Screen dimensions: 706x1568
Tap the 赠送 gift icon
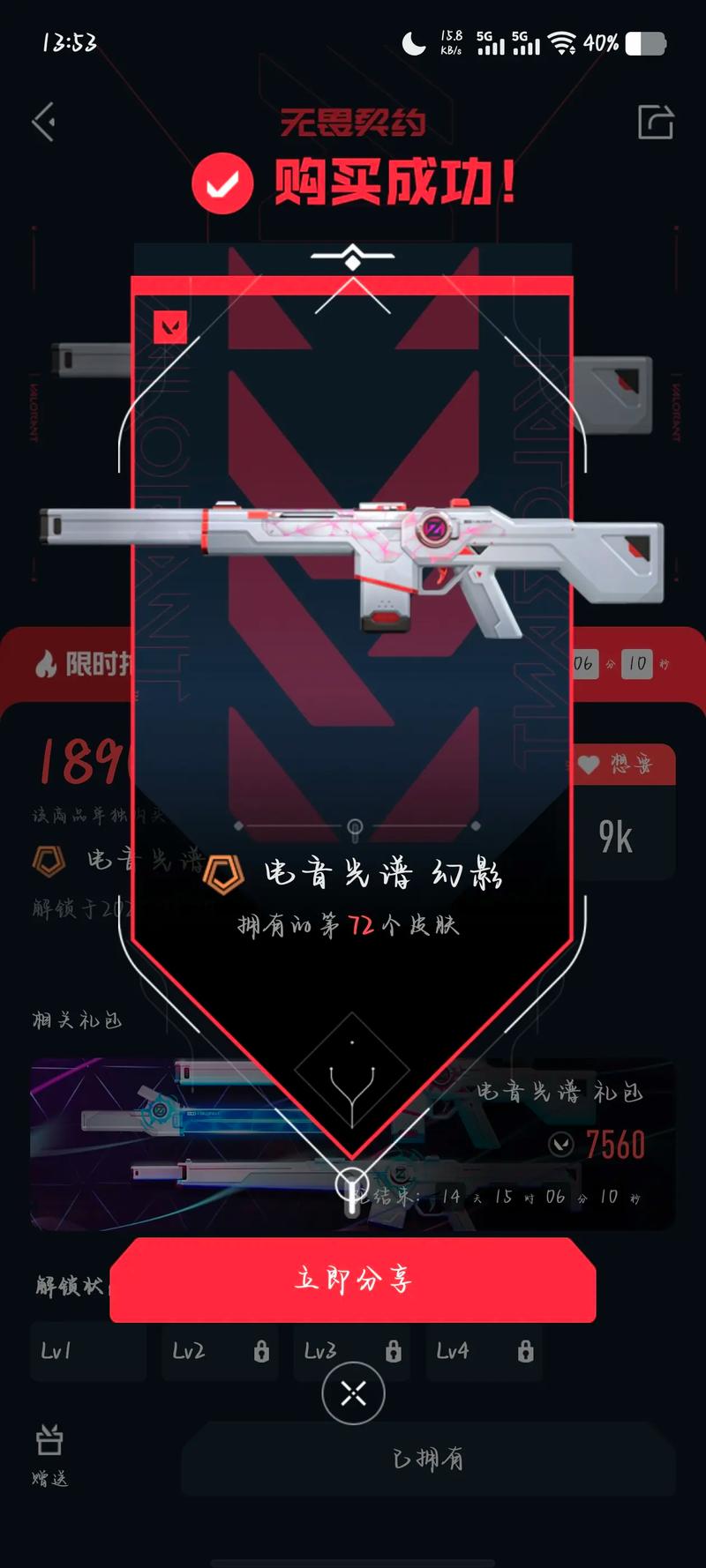tap(49, 1453)
